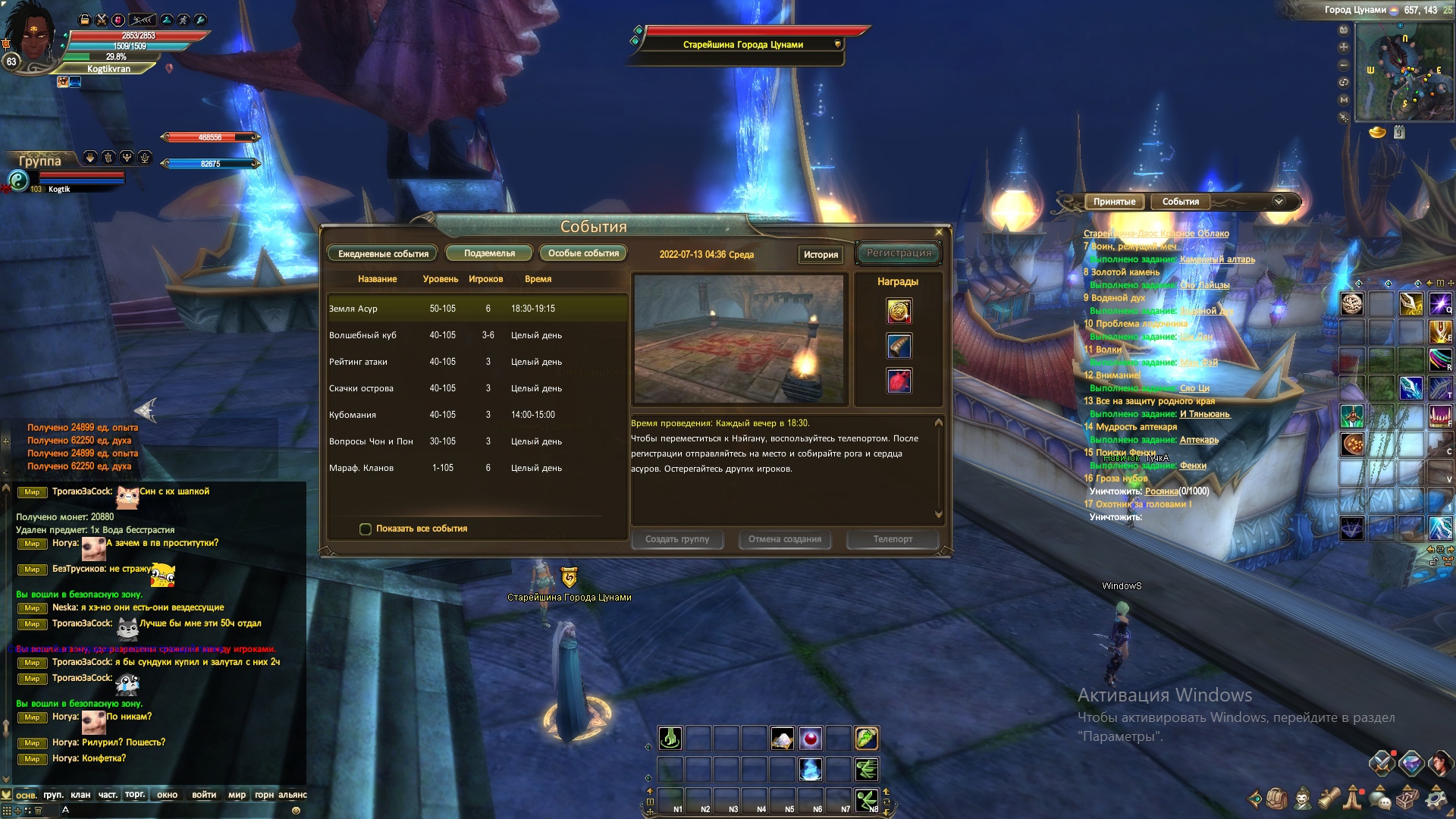Viewport: 1456px width, 819px height.
Task: Open the События quest tracker tab
Action: point(1180,202)
